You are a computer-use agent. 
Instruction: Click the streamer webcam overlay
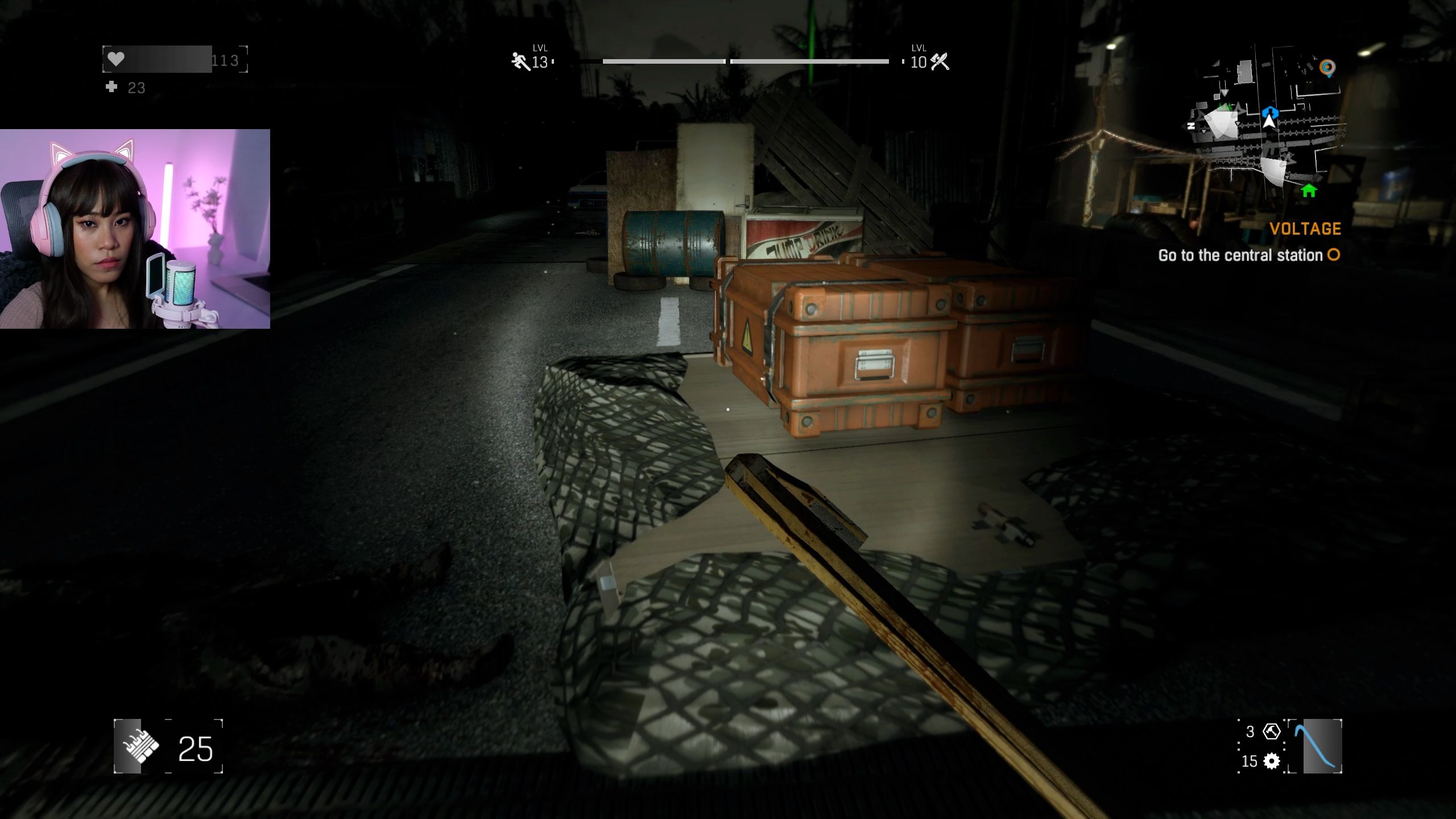[x=135, y=229]
